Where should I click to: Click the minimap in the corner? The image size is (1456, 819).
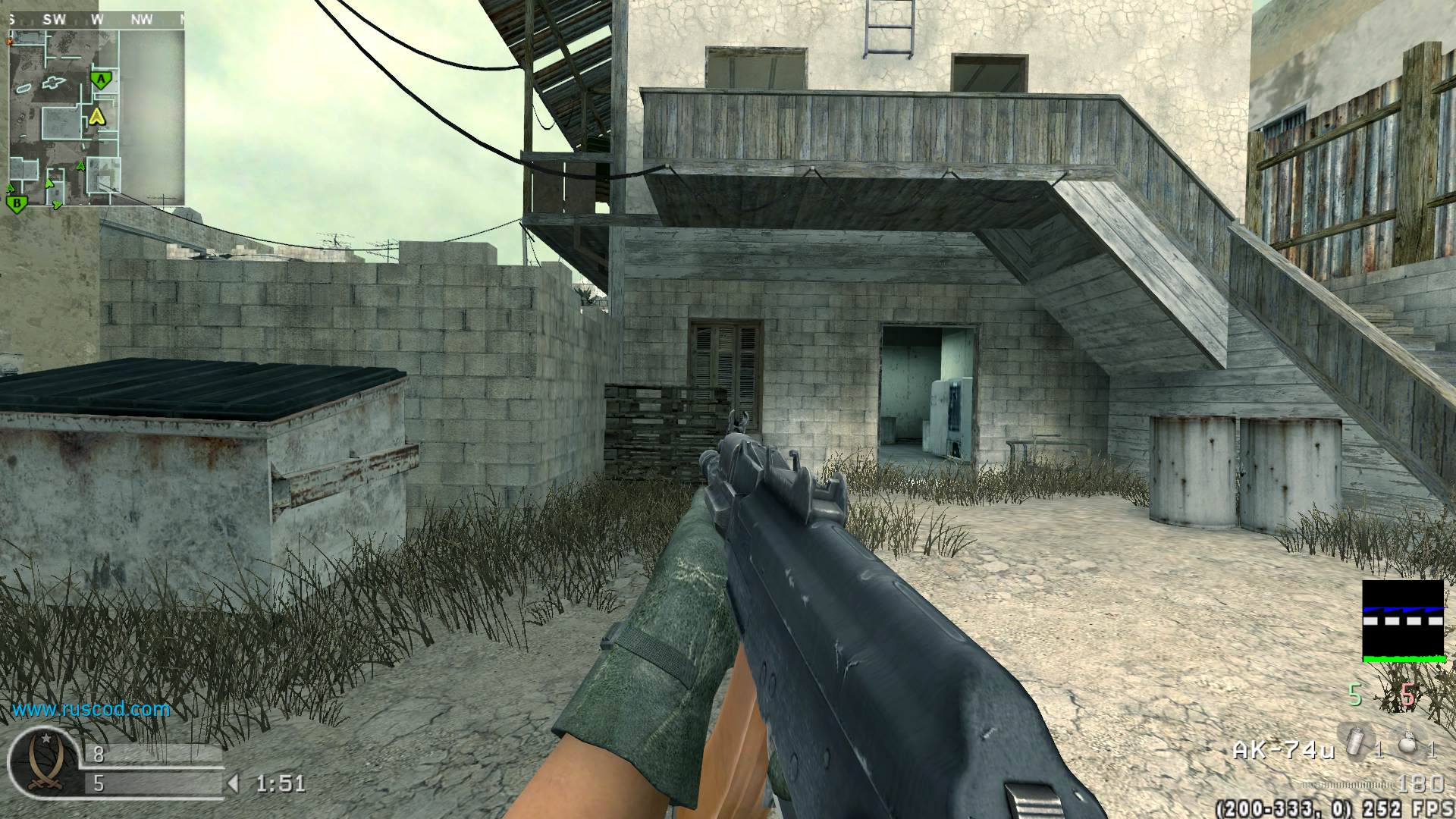pos(96,118)
